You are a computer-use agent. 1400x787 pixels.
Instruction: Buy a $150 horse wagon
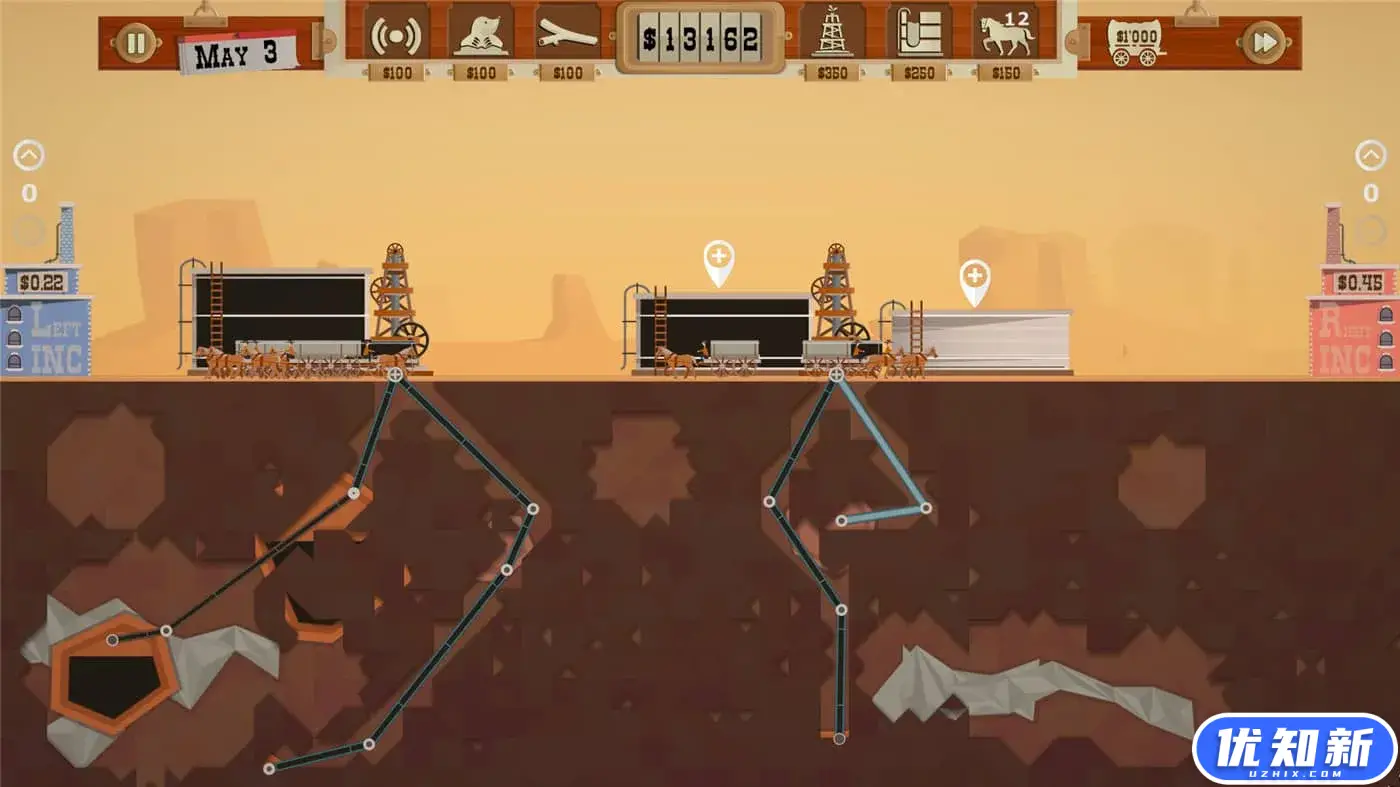(1004, 35)
